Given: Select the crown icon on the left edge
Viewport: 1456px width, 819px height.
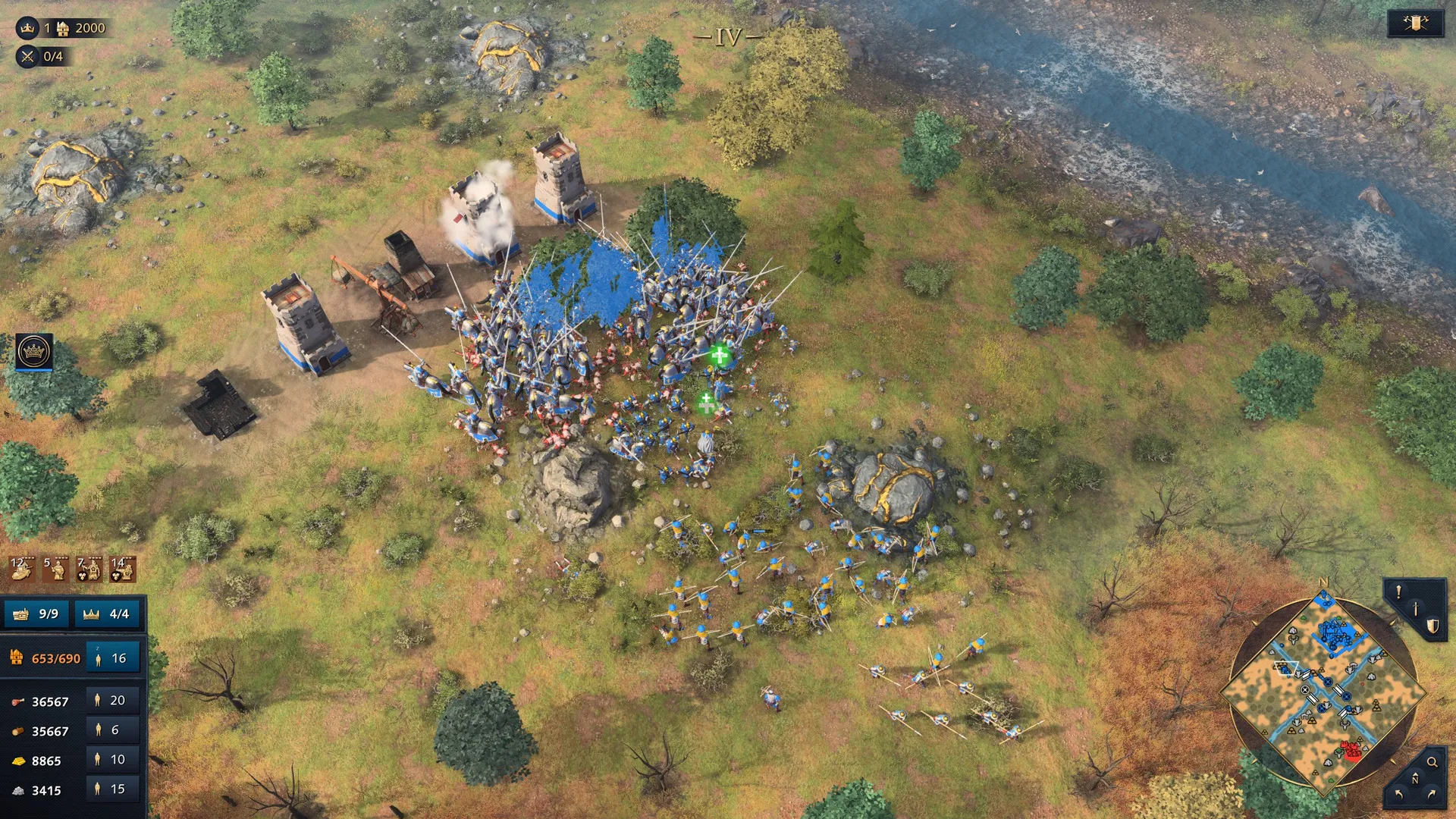Looking at the screenshot, I should (x=34, y=352).
